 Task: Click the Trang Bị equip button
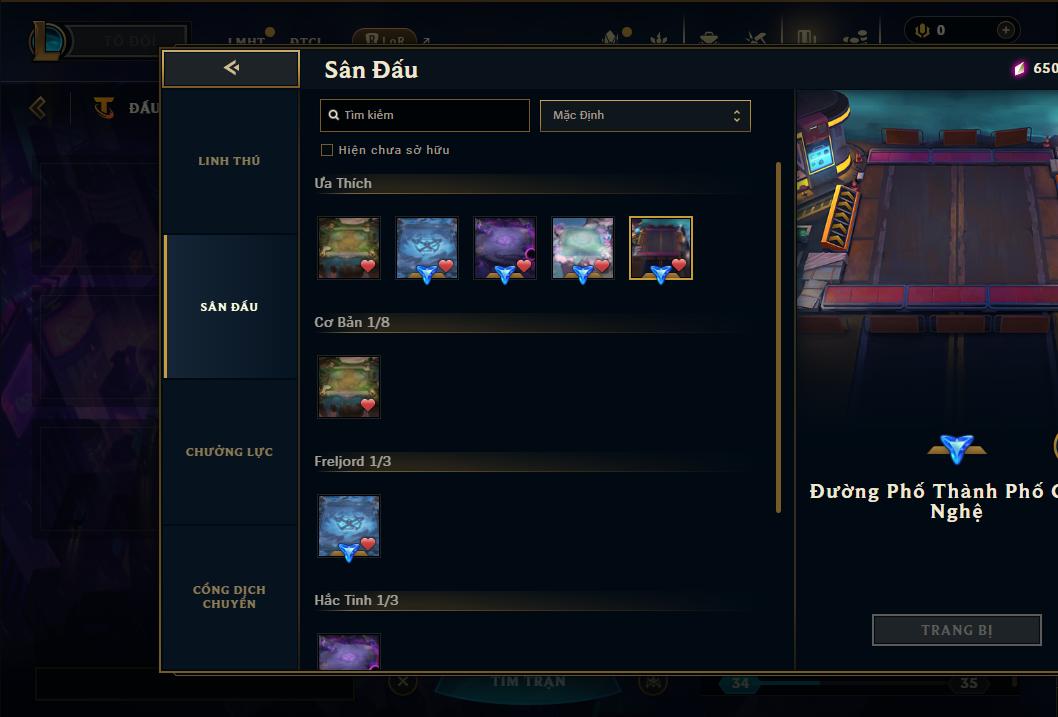(957, 630)
